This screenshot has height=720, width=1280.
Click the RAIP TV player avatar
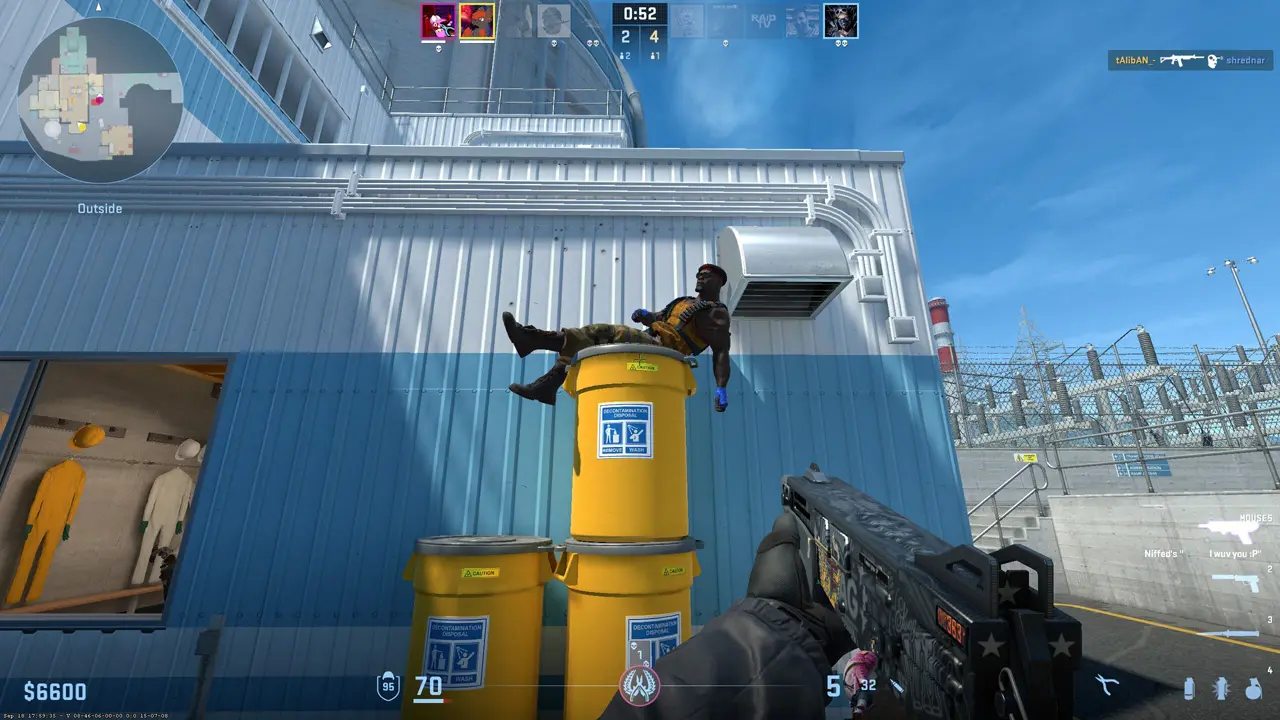[x=763, y=21]
